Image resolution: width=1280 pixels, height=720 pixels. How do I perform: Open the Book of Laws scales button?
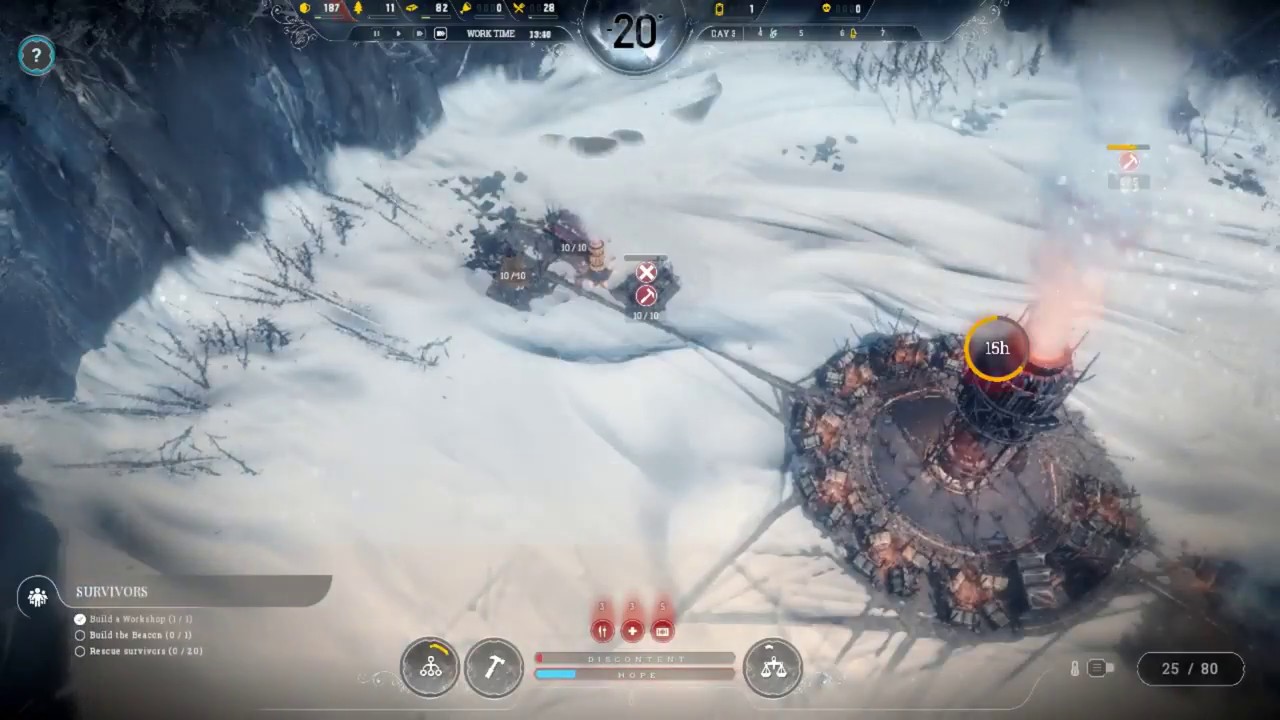click(x=773, y=667)
